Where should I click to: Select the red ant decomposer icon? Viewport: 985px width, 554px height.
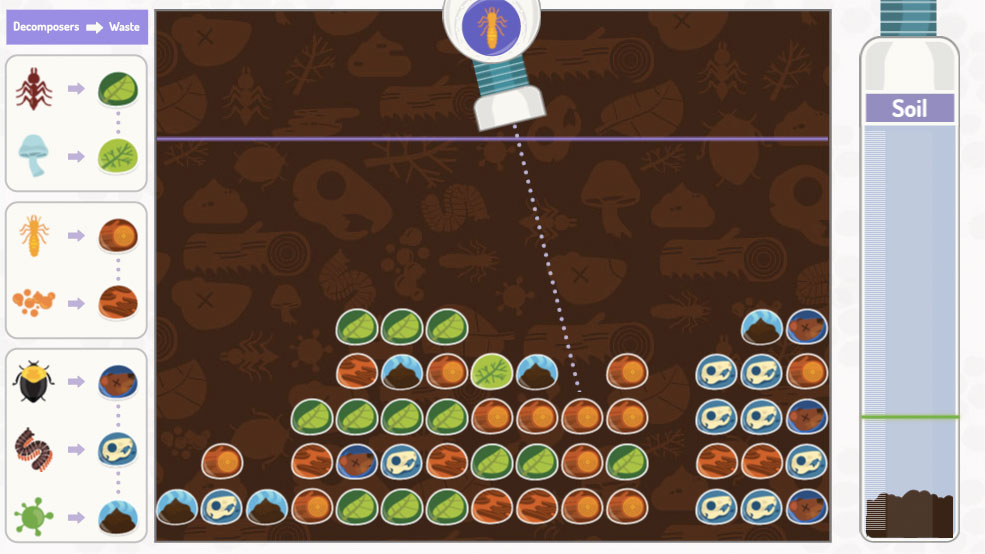(34, 90)
